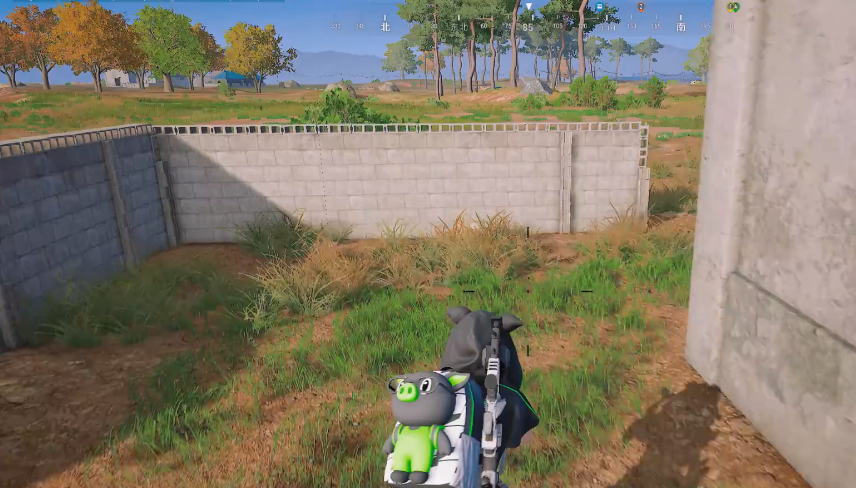The image size is (856, 488).
Task: Click the green-yellow marker on the compass
Action: tap(733, 7)
